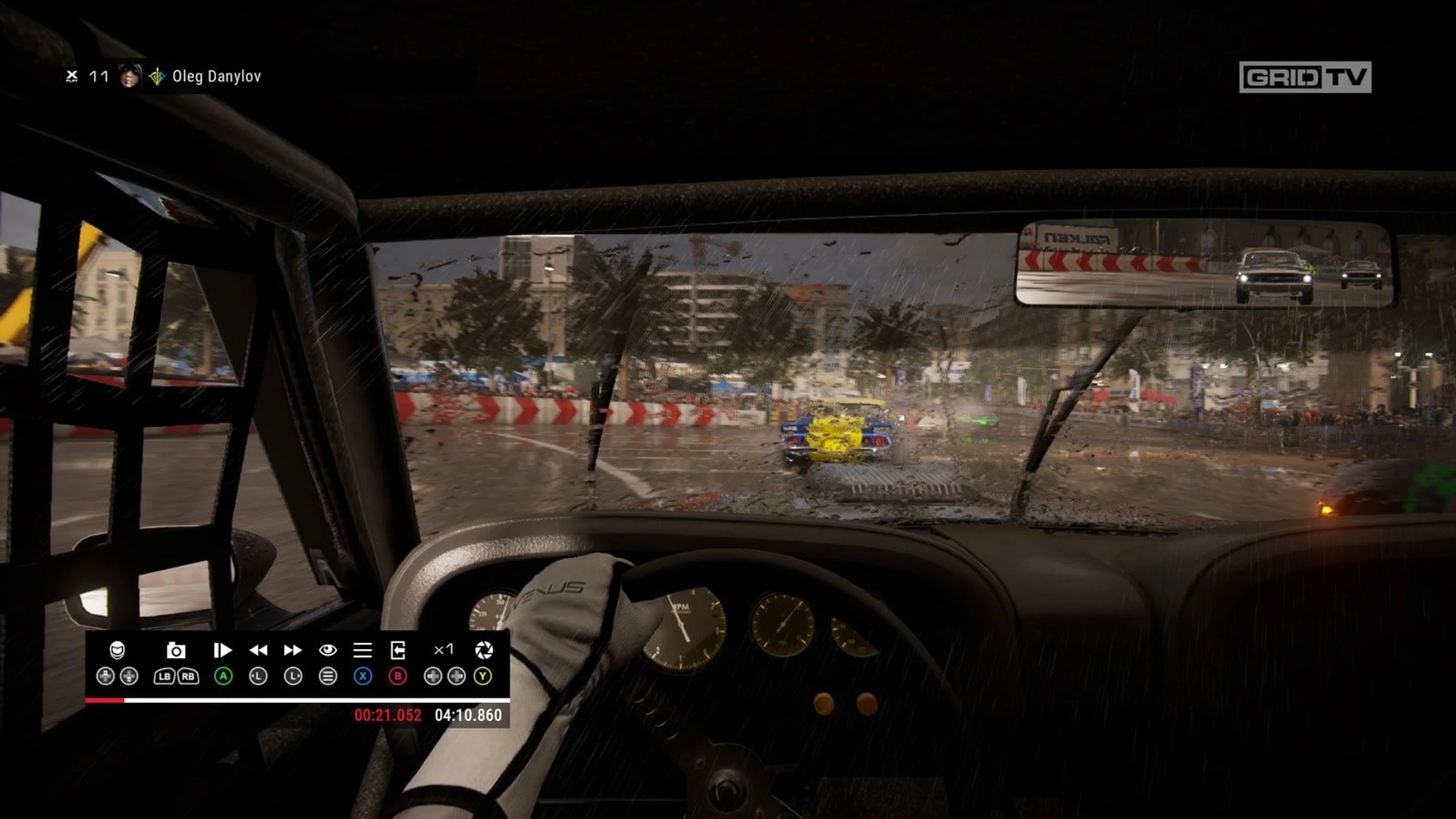Viewport: 1456px width, 819px height.
Task: Toggle the eye visibility icon
Action: coord(328,650)
